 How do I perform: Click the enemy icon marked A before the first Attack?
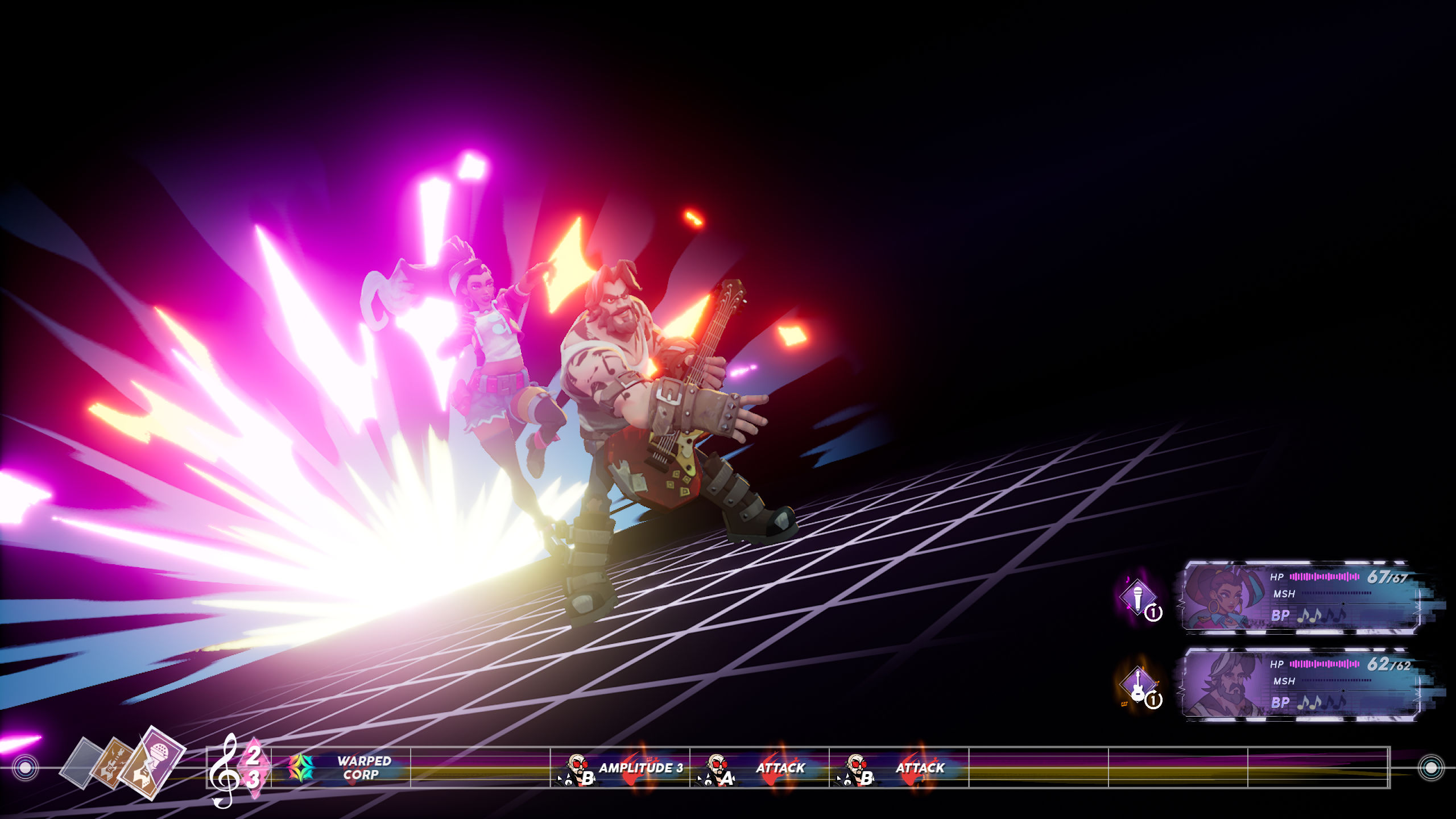click(x=718, y=767)
